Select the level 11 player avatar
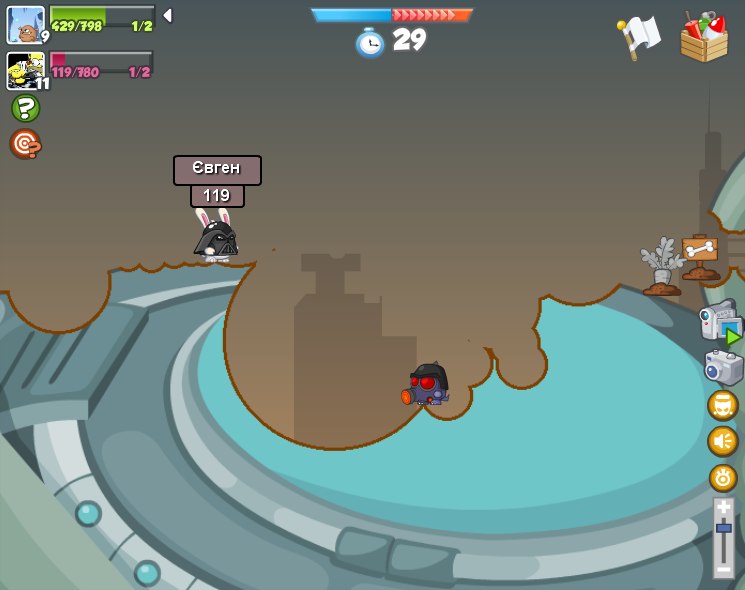Viewport: 745px width, 590px height. point(25,71)
